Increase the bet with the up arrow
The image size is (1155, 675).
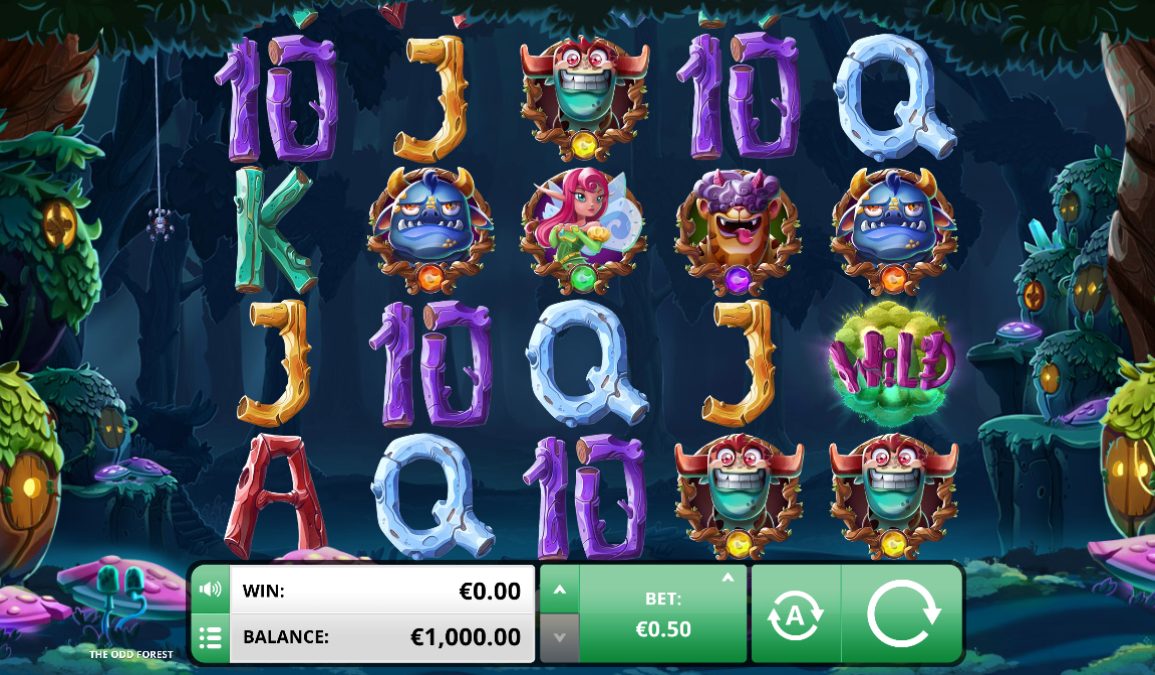559,591
